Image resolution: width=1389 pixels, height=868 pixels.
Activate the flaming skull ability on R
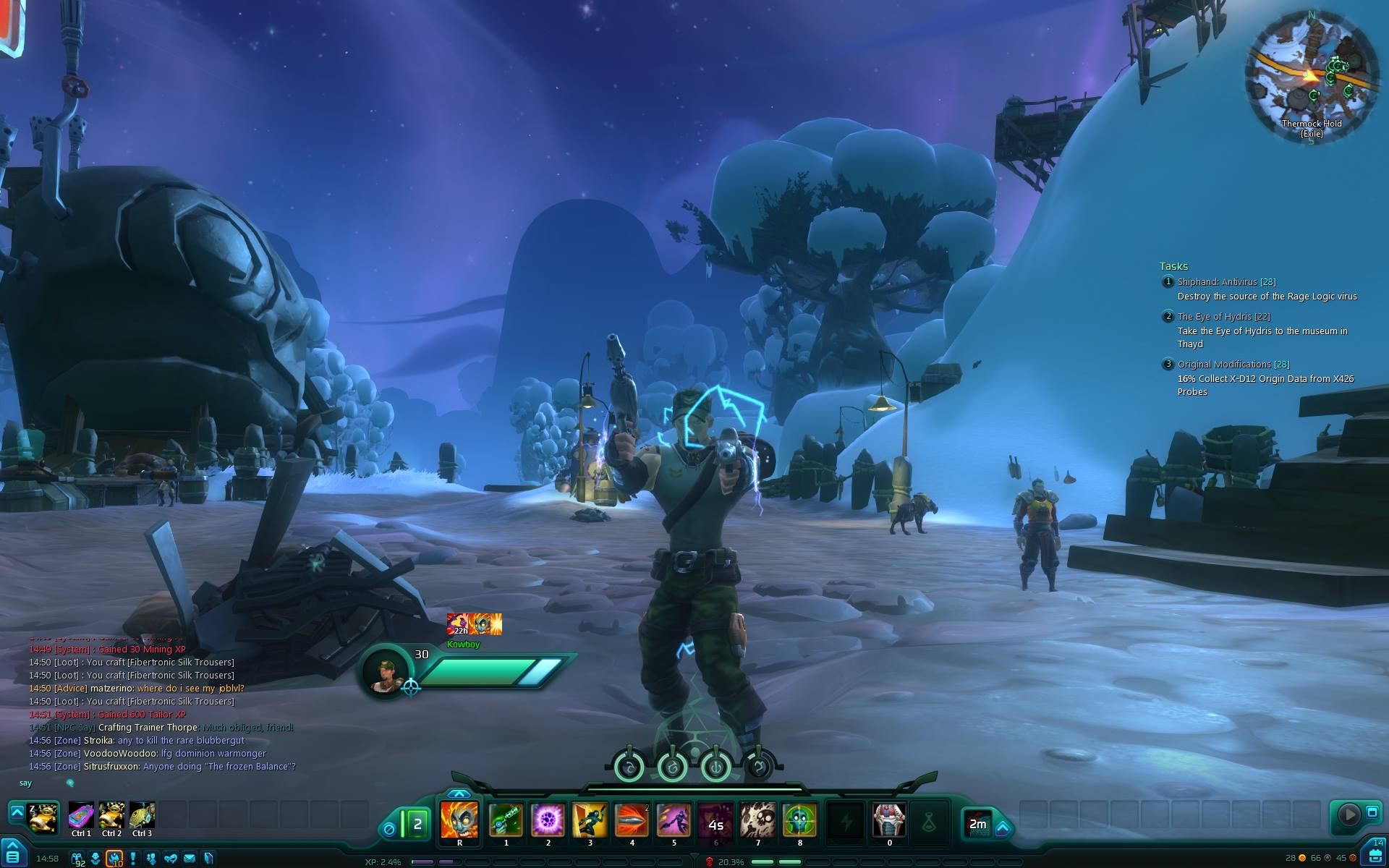[x=459, y=820]
